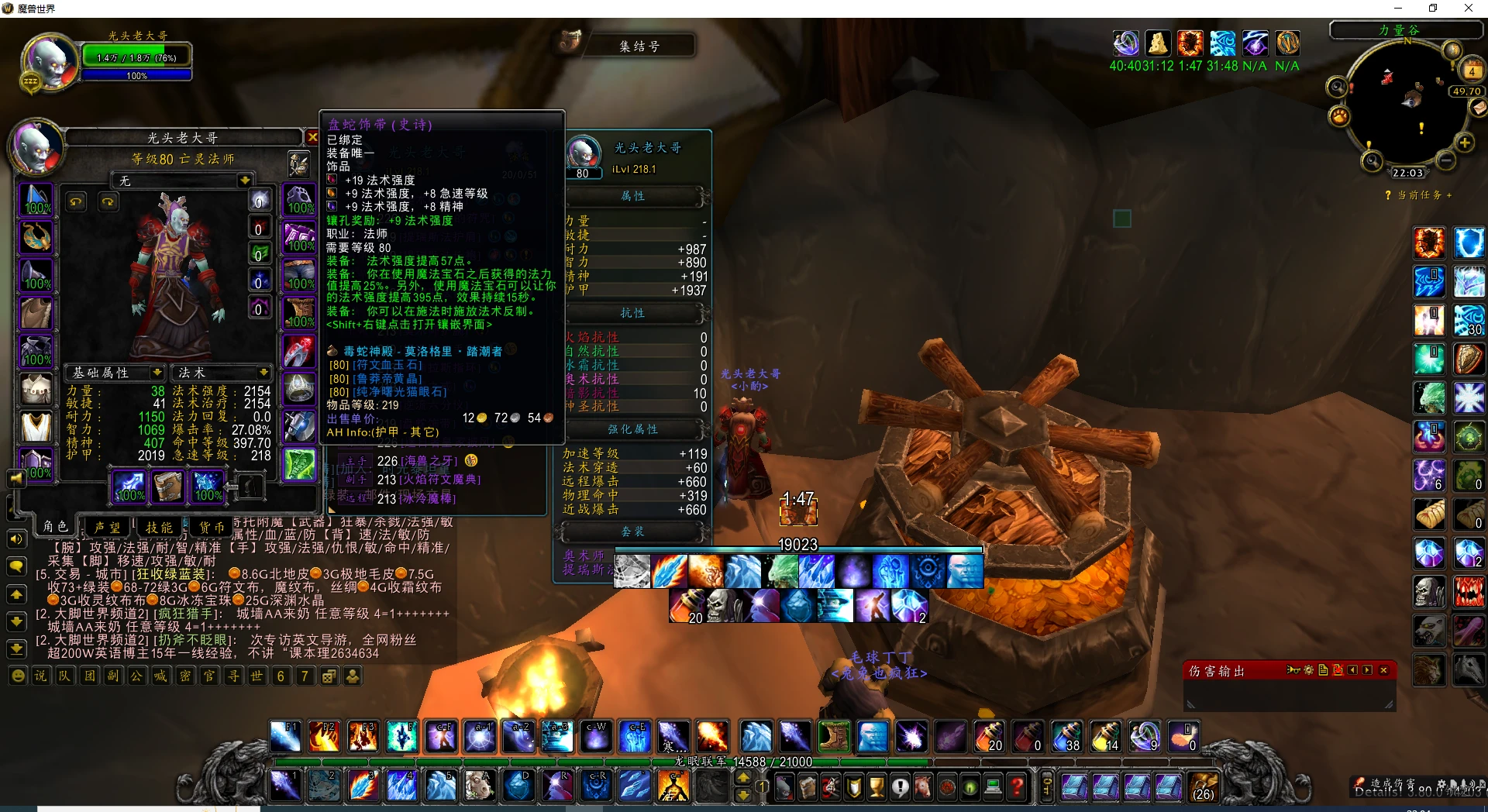Minimize the game window
Viewport: 1488px width, 812px height.
1398,9
